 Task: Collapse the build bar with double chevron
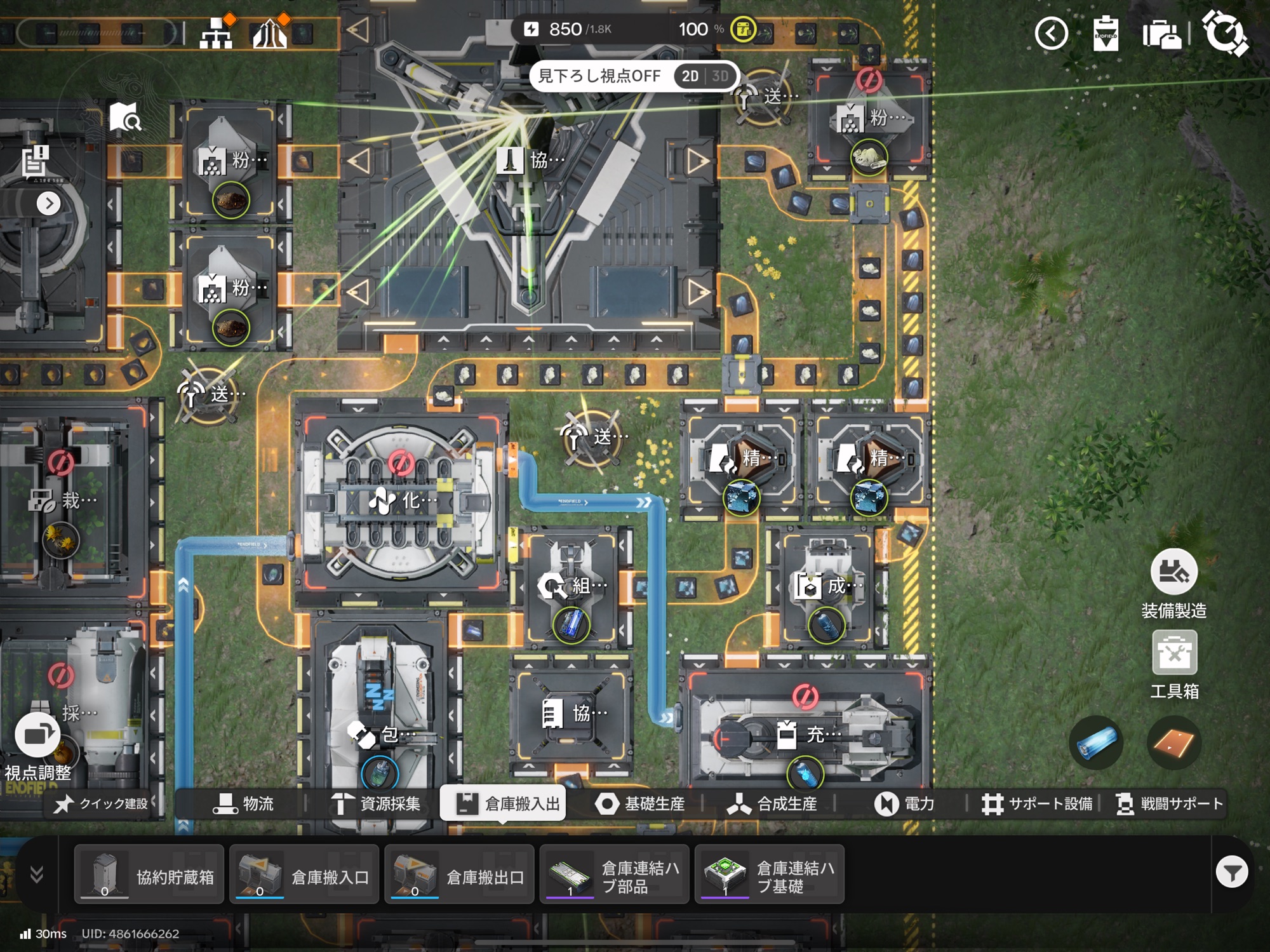click(37, 875)
